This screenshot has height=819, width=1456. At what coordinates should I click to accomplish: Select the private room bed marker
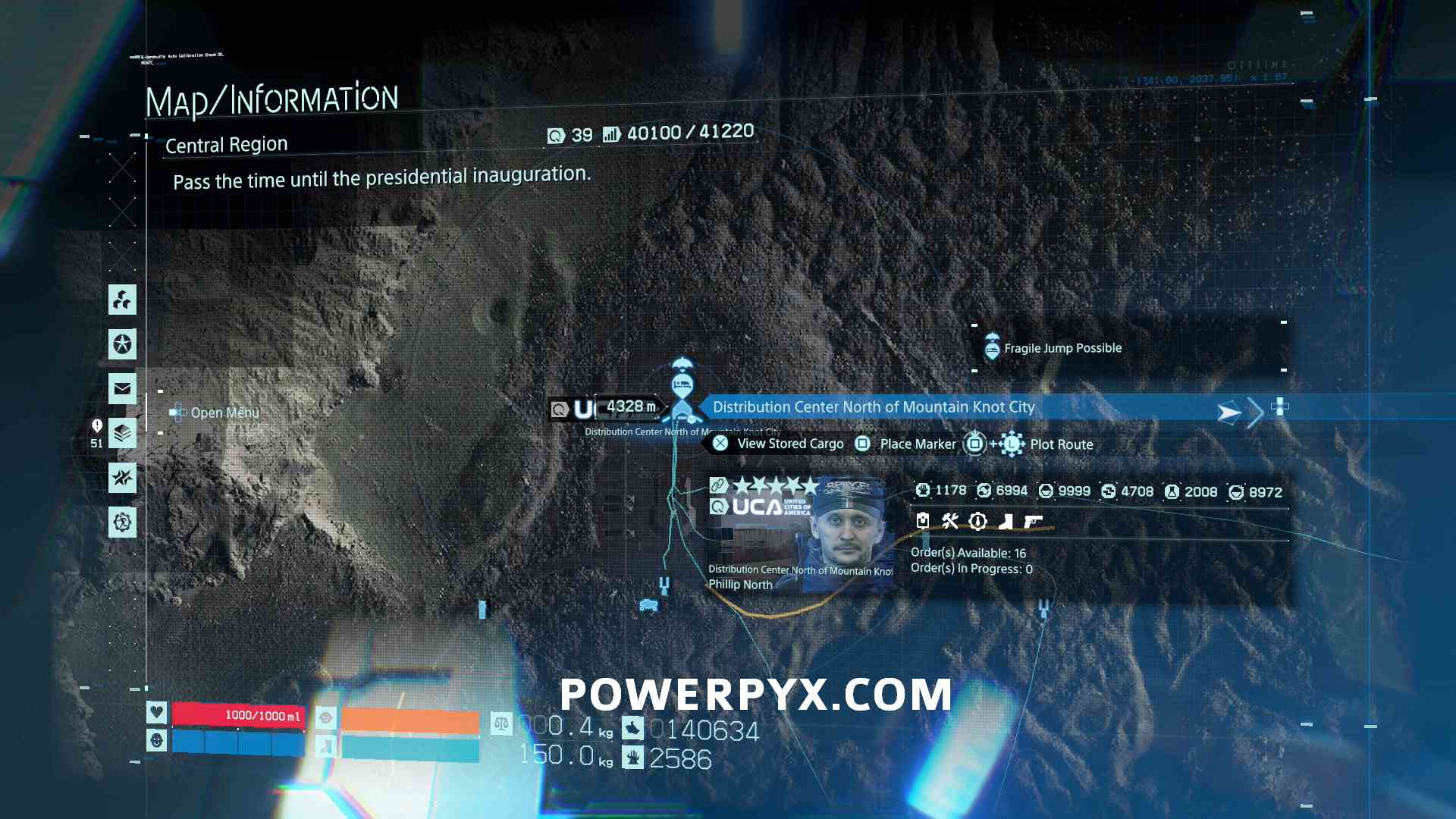(682, 384)
